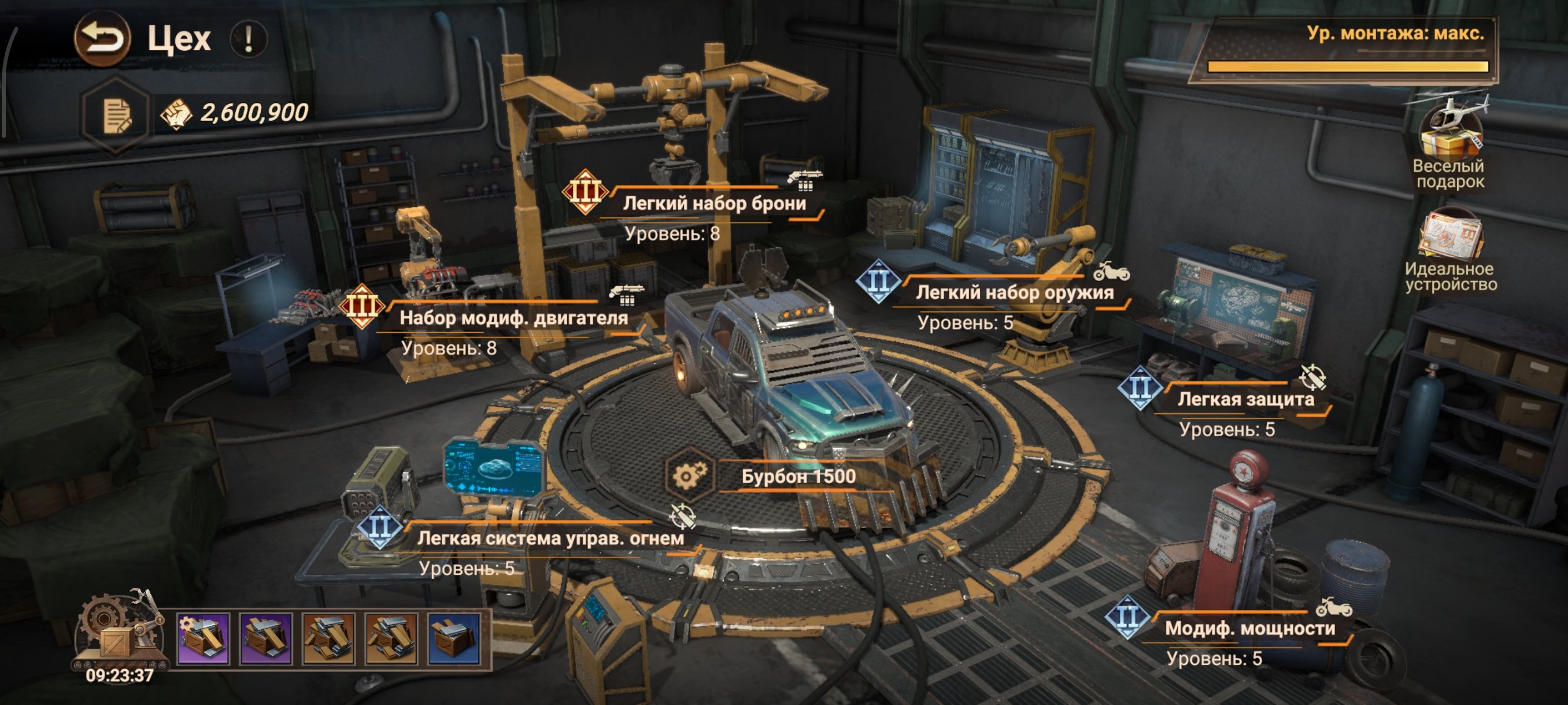Choose the Легкая защита module
This screenshot has width=1568, height=705.
[x=1245, y=400]
